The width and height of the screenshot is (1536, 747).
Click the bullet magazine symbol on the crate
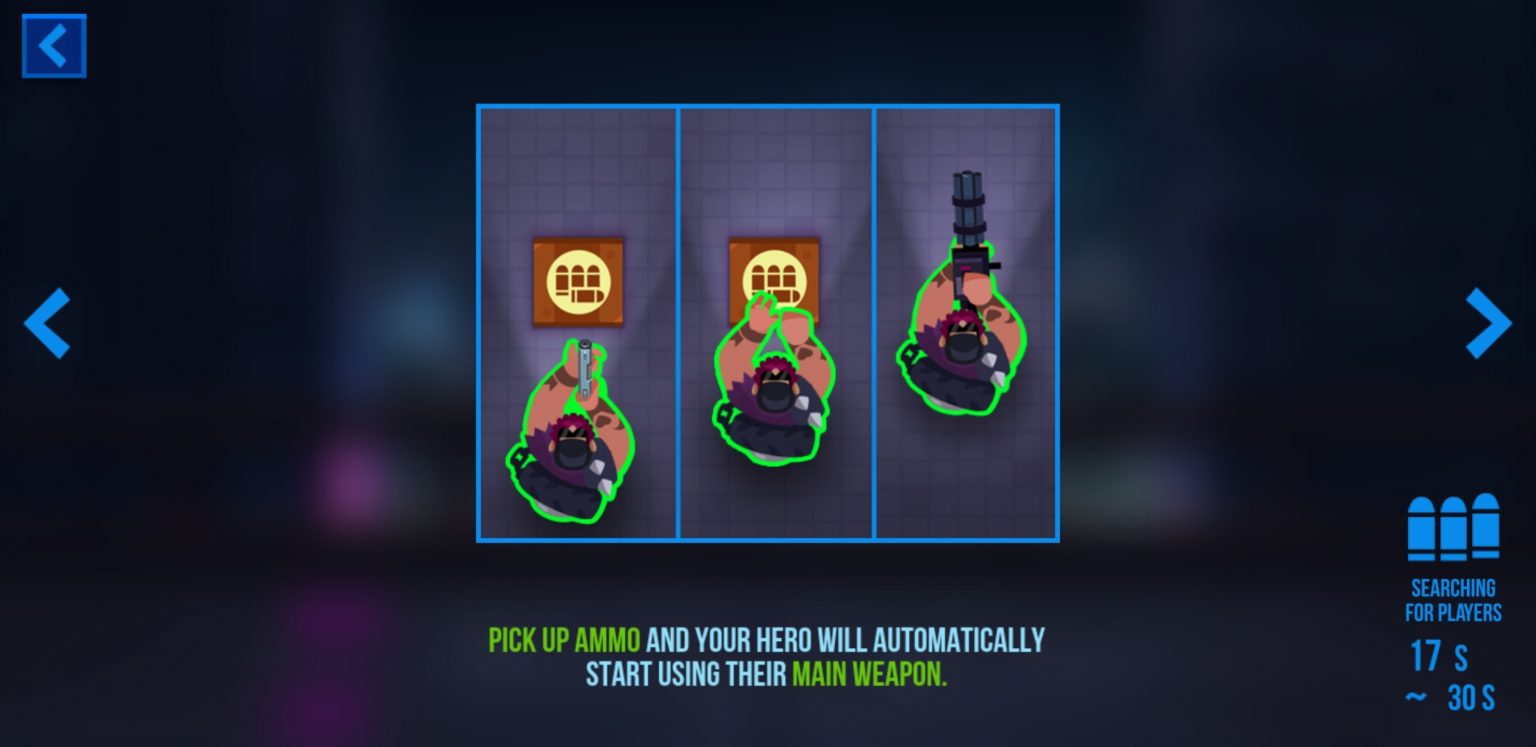[x=578, y=279]
